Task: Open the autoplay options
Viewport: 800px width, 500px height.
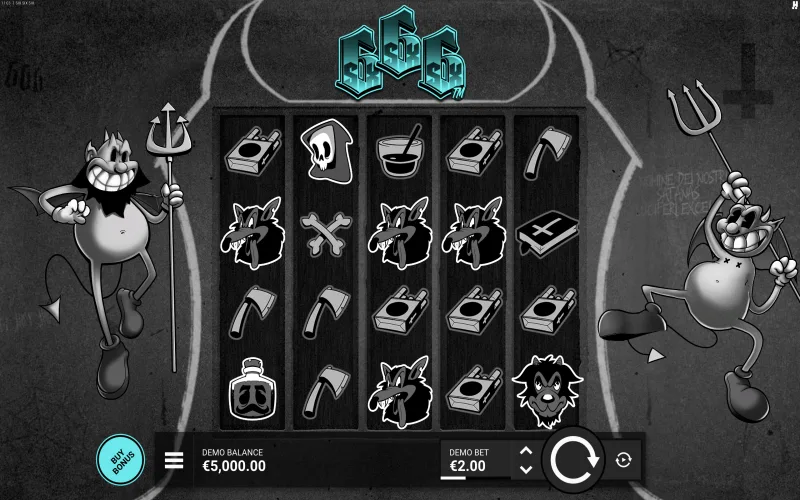Action: 625,460
